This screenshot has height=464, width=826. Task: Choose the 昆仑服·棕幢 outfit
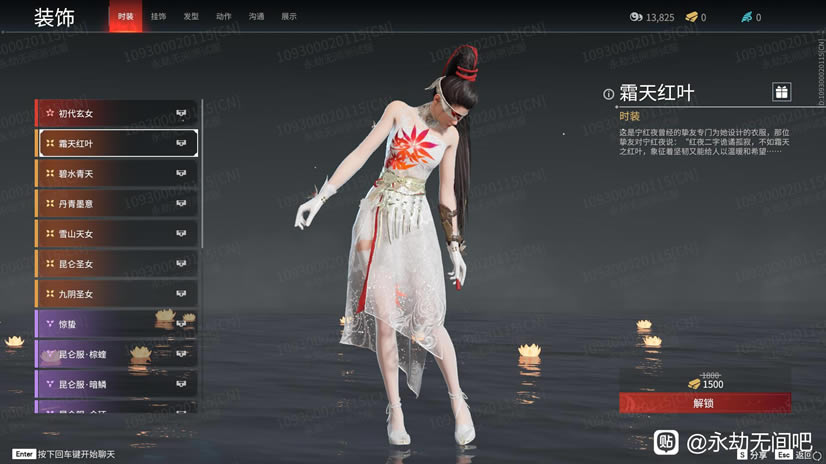tap(117, 354)
